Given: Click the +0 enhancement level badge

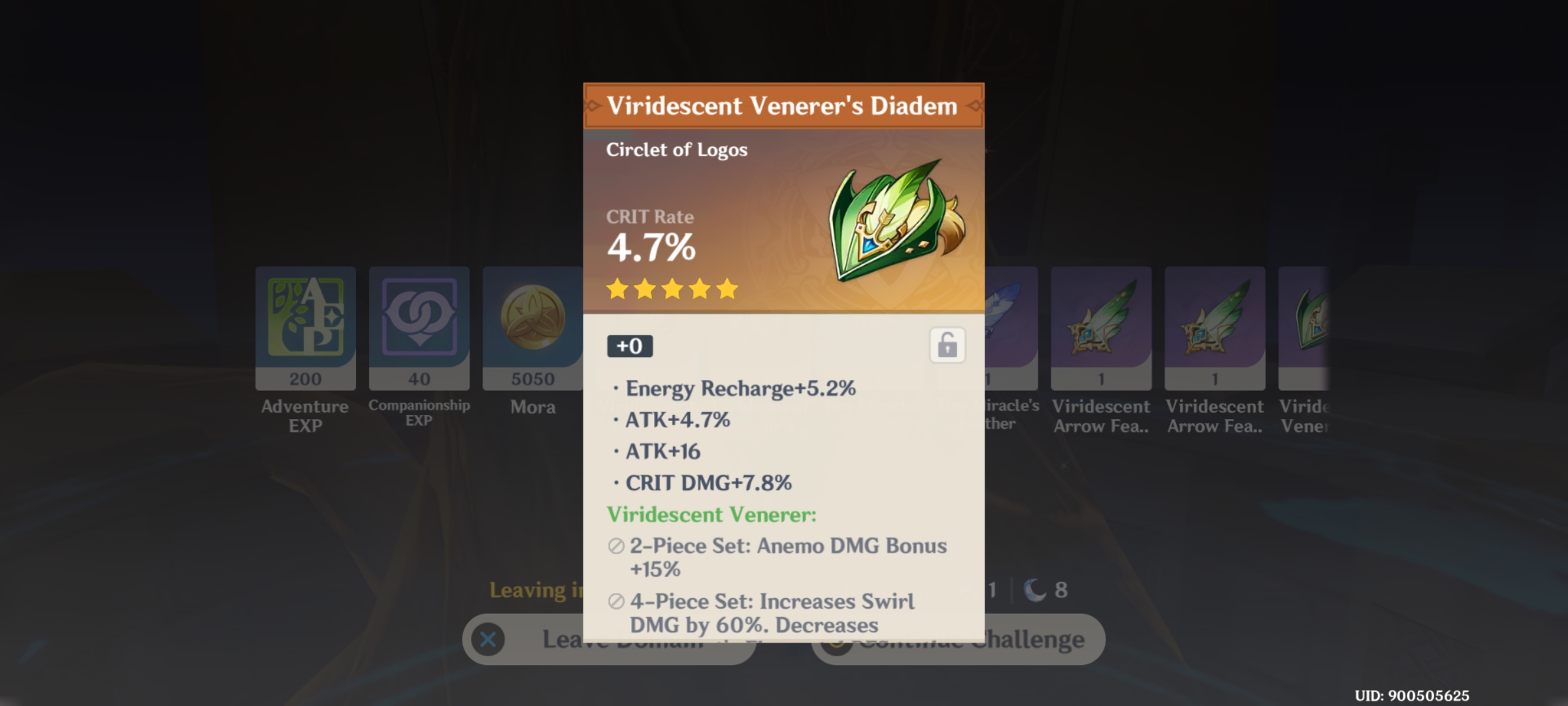Looking at the screenshot, I should [x=630, y=346].
